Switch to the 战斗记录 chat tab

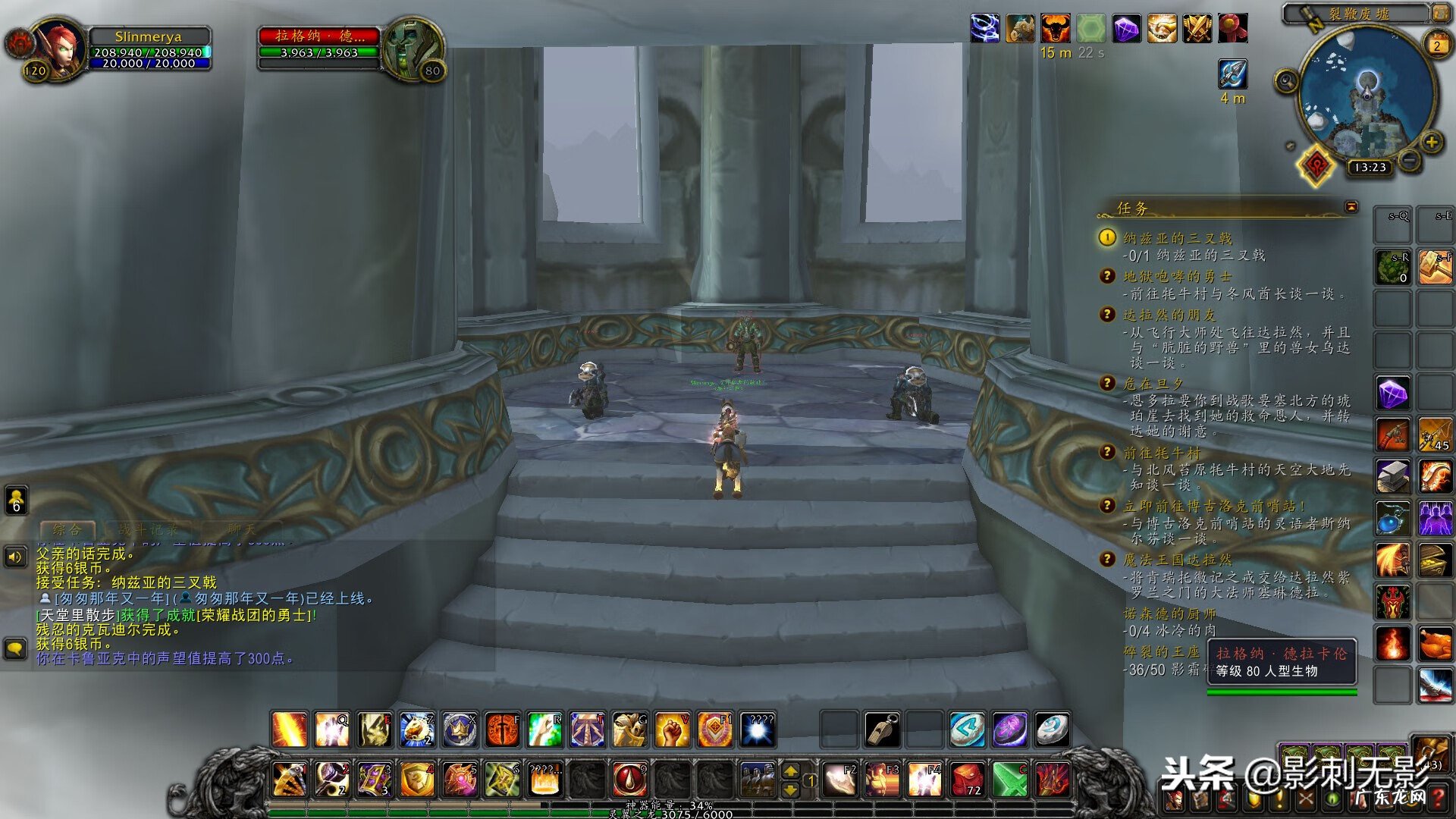(149, 529)
